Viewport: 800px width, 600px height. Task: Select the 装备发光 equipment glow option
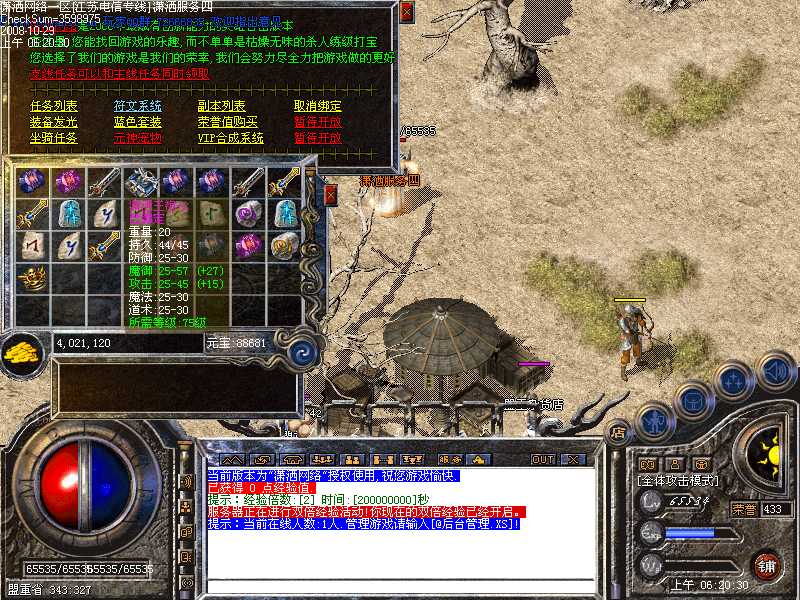(x=54, y=122)
